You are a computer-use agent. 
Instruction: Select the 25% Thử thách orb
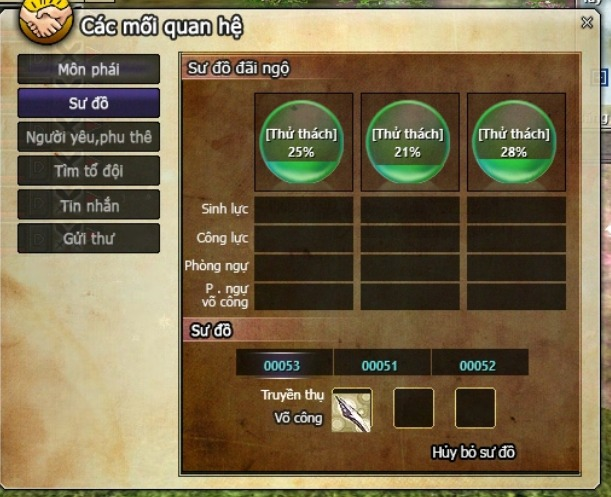pyautogui.click(x=302, y=142)
